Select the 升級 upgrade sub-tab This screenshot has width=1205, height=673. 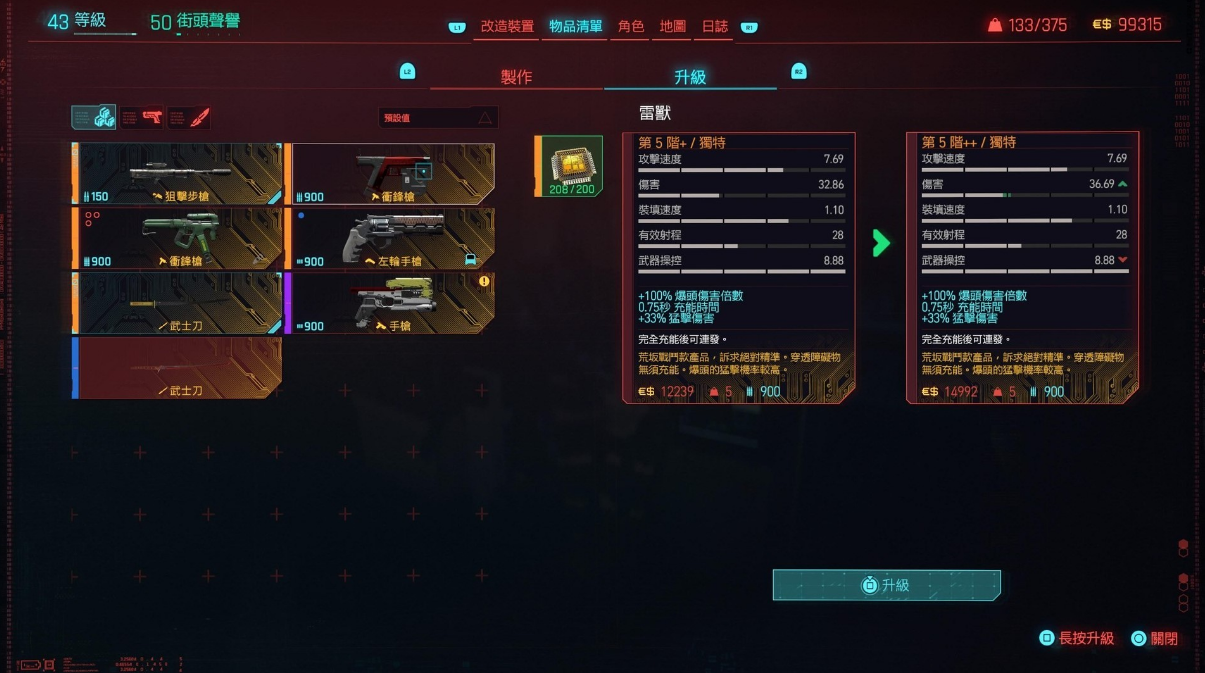coord(690,77)
